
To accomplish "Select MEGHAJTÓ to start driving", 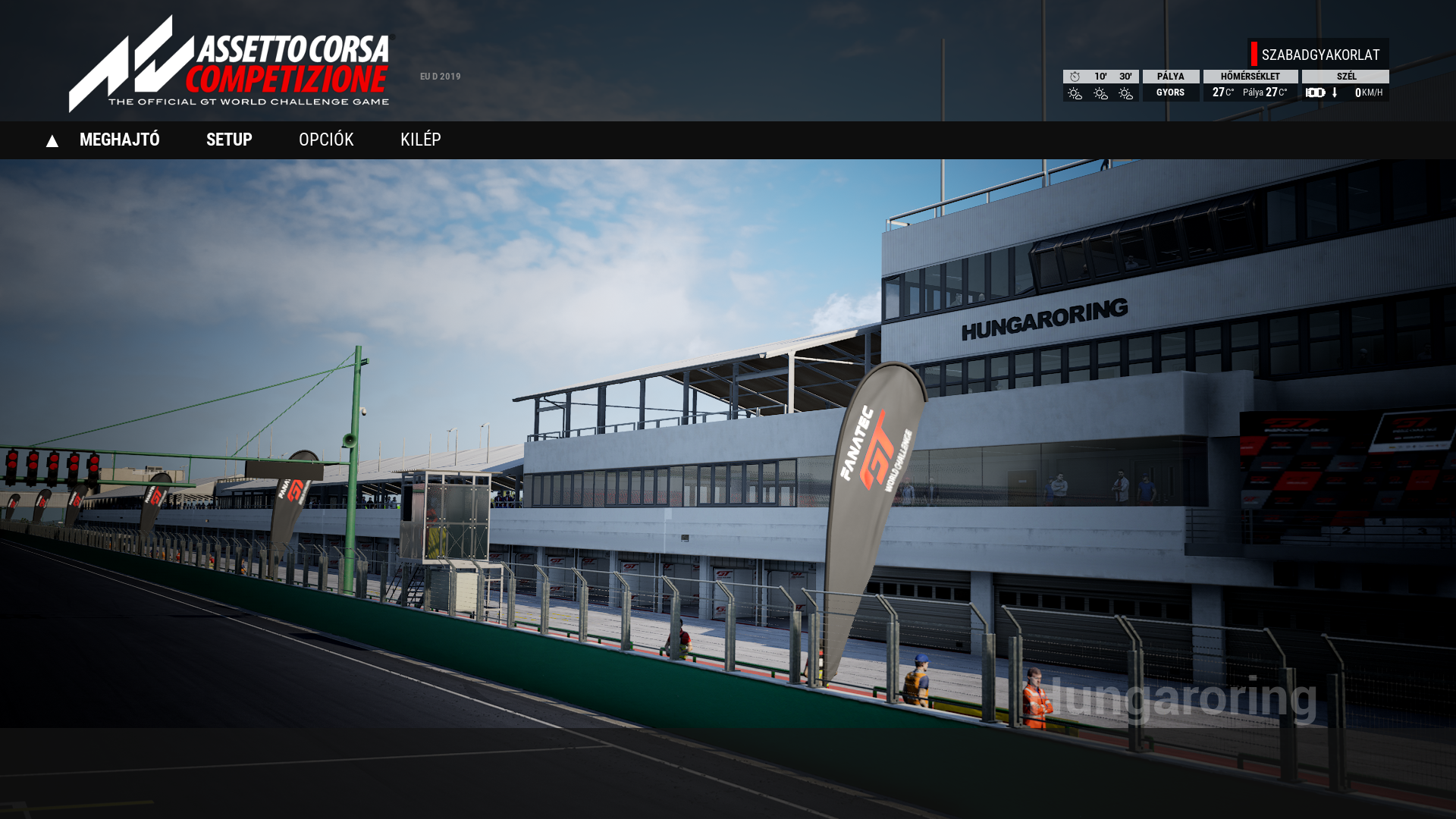I will pyautogui.click(x=119, y=140).
